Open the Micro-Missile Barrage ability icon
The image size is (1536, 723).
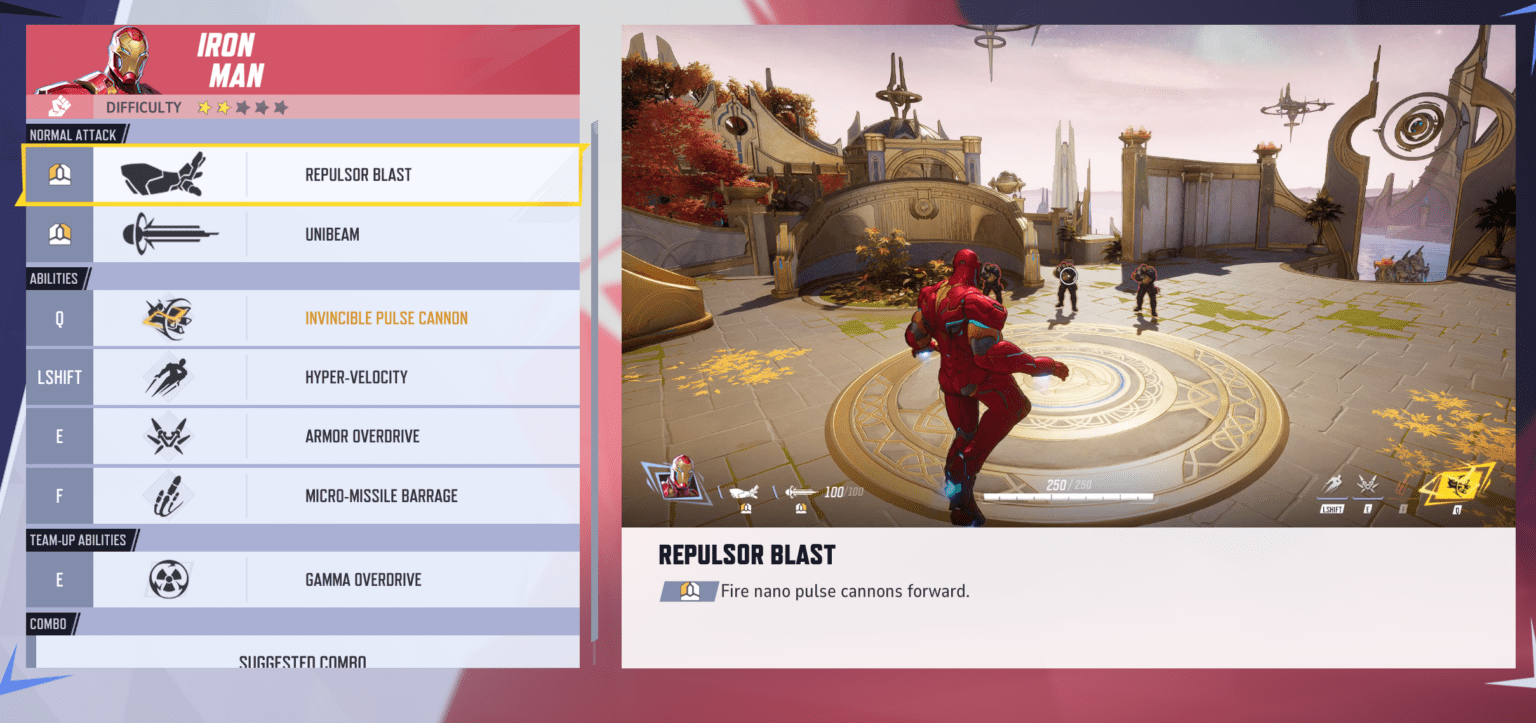[166, 495]
